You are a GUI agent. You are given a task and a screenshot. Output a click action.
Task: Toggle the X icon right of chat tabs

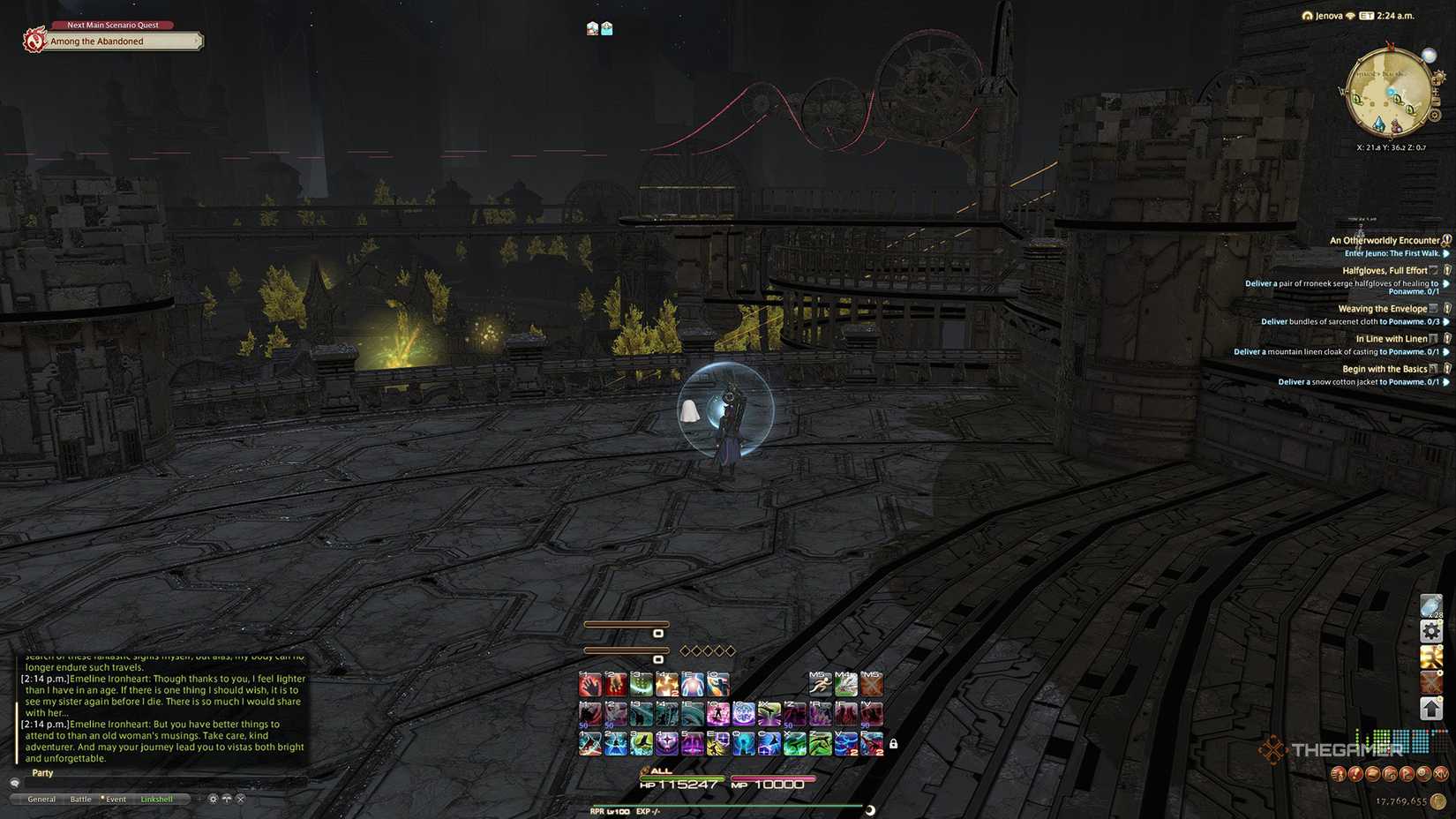[240, 800]
